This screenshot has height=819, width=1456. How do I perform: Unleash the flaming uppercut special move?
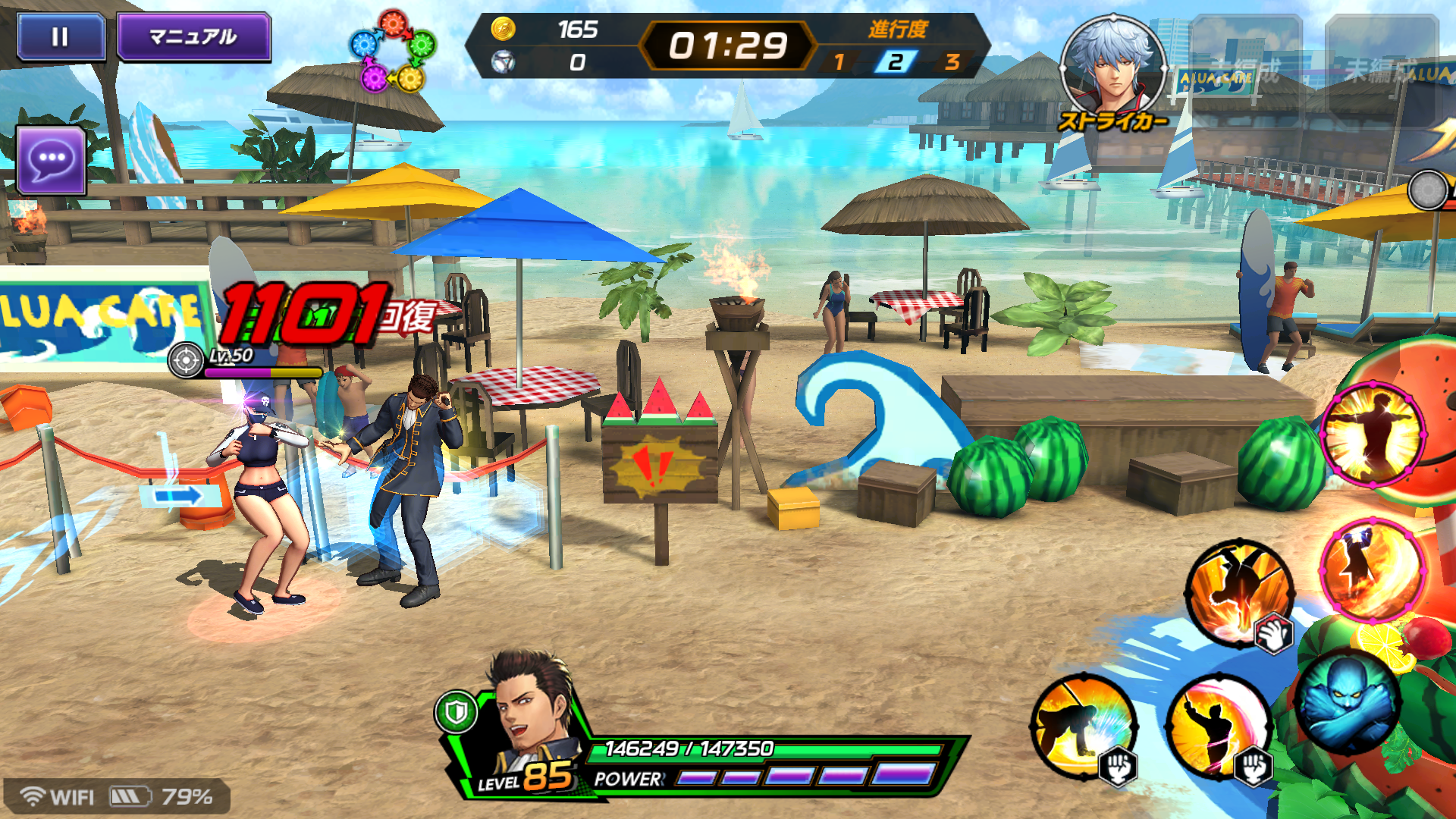coord(1371,569)
